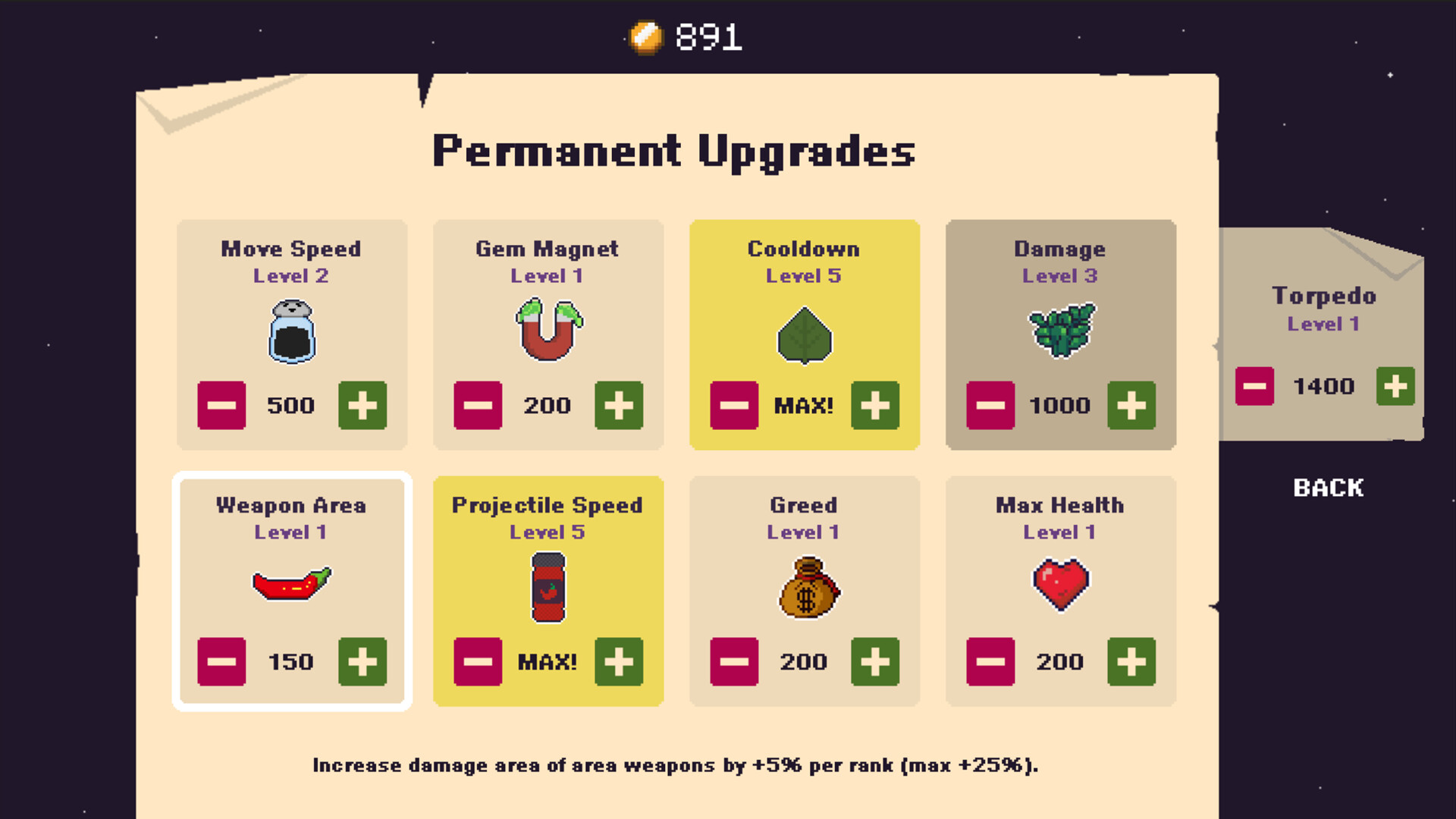Buy a Move Speed upgrade for 500
Image resolution: width=1456 pixels, height=819 pixels.
coord(363,406)
